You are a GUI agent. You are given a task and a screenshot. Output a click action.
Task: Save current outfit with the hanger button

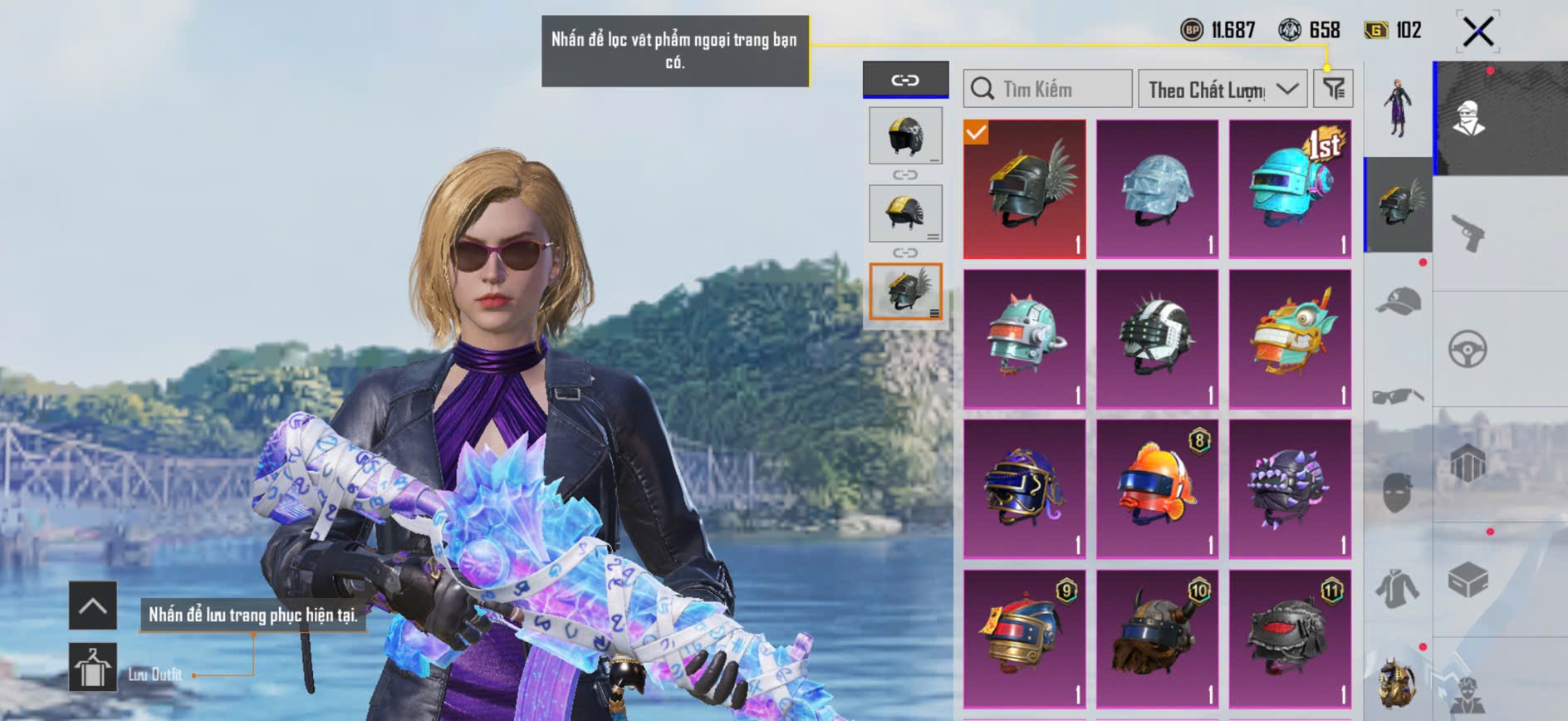[92, 667]
